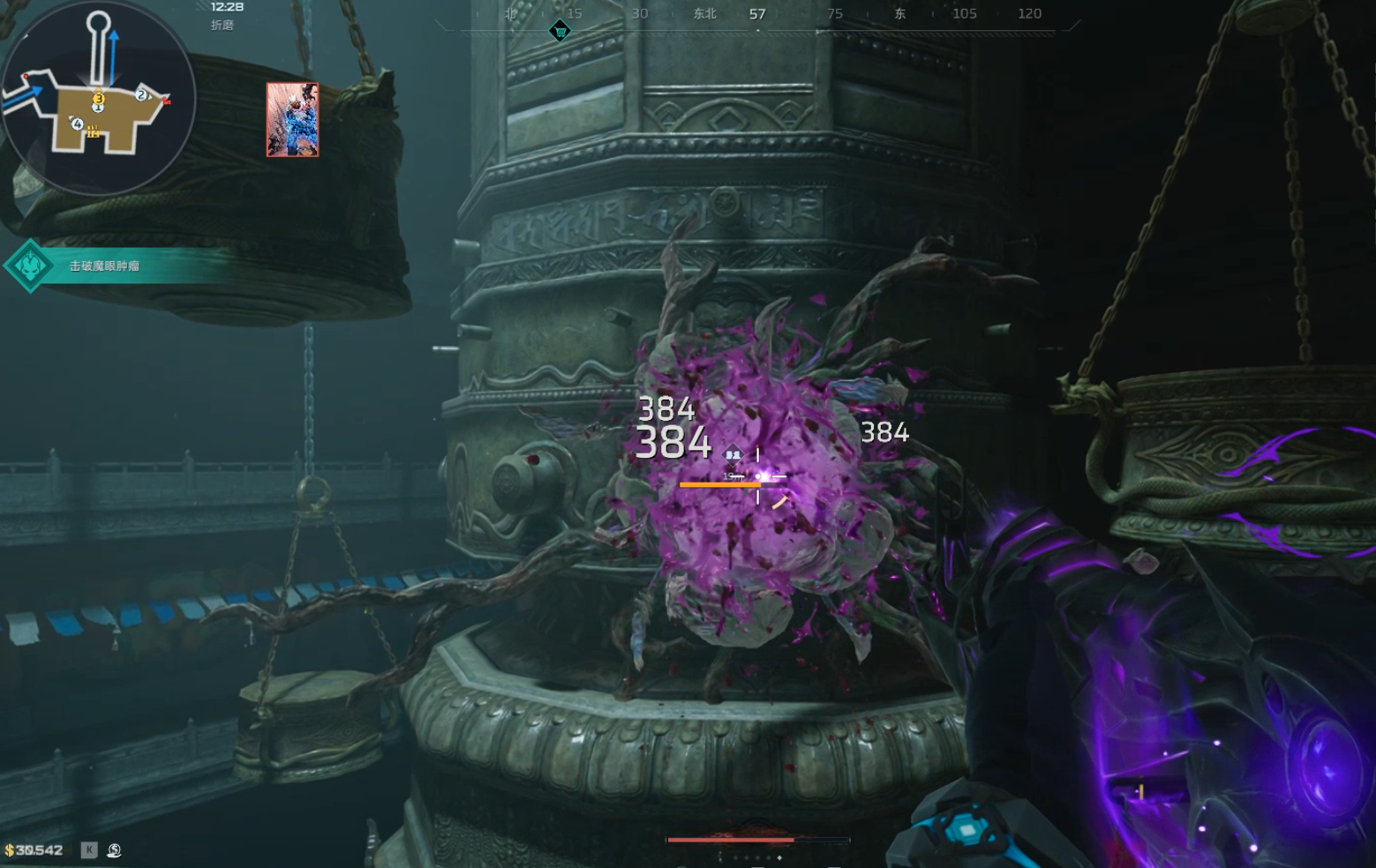Screen dimensions: 1376x868
Task: Select the number 4 marker on minimap
Action: [78, 124]
